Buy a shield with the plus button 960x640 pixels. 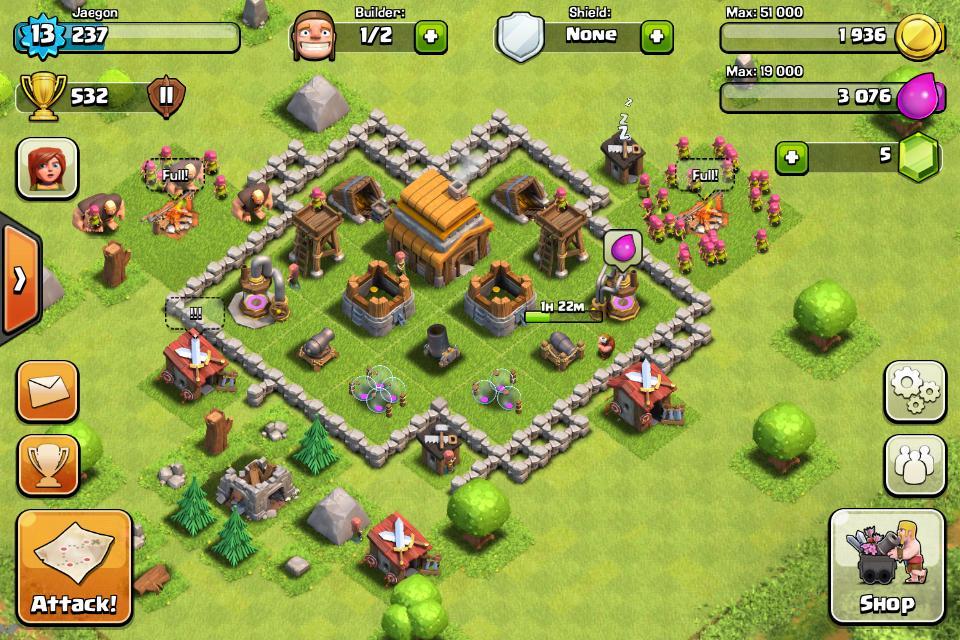(656, 37)
